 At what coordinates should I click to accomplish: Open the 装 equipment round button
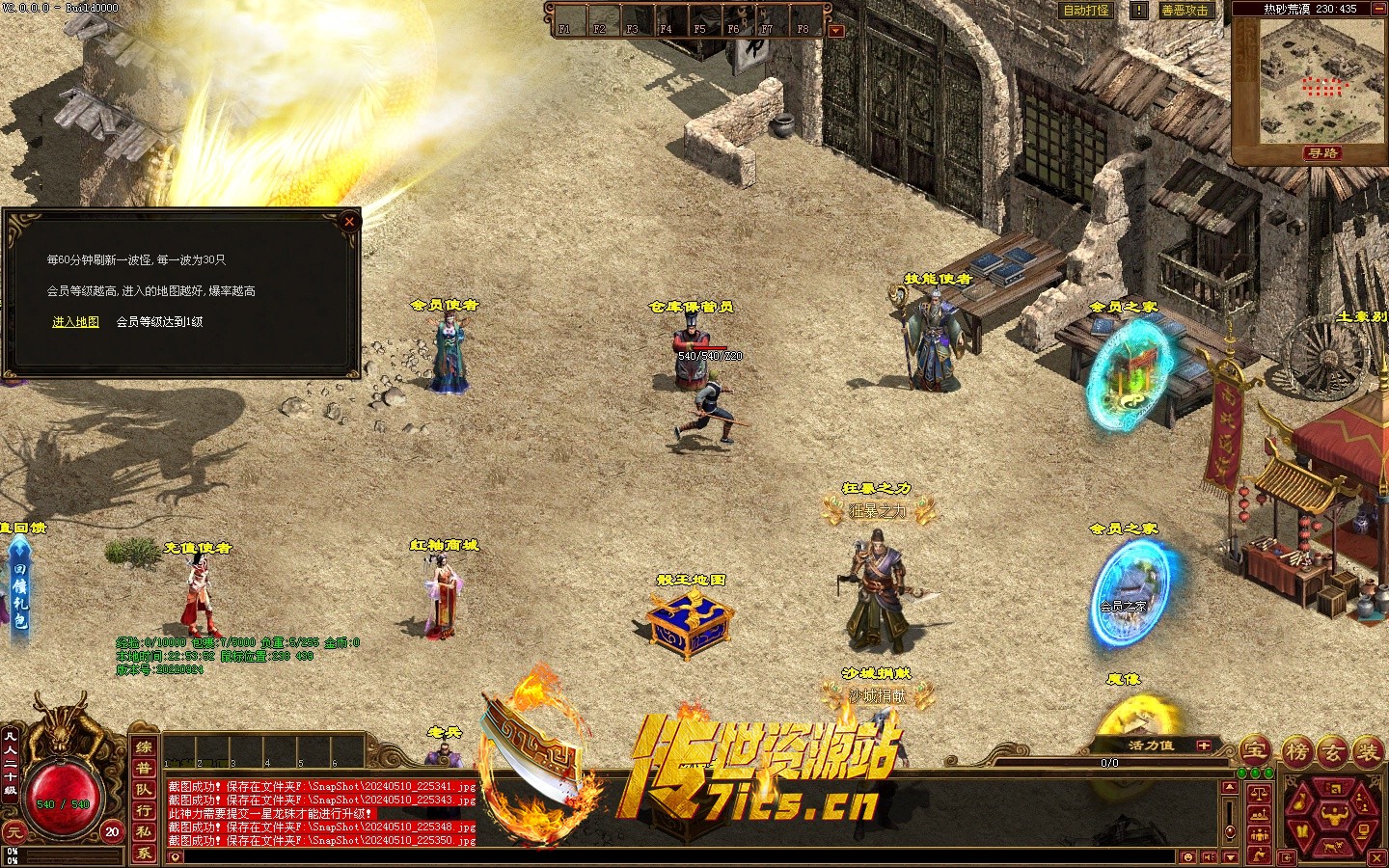[x=1368, y=750]
